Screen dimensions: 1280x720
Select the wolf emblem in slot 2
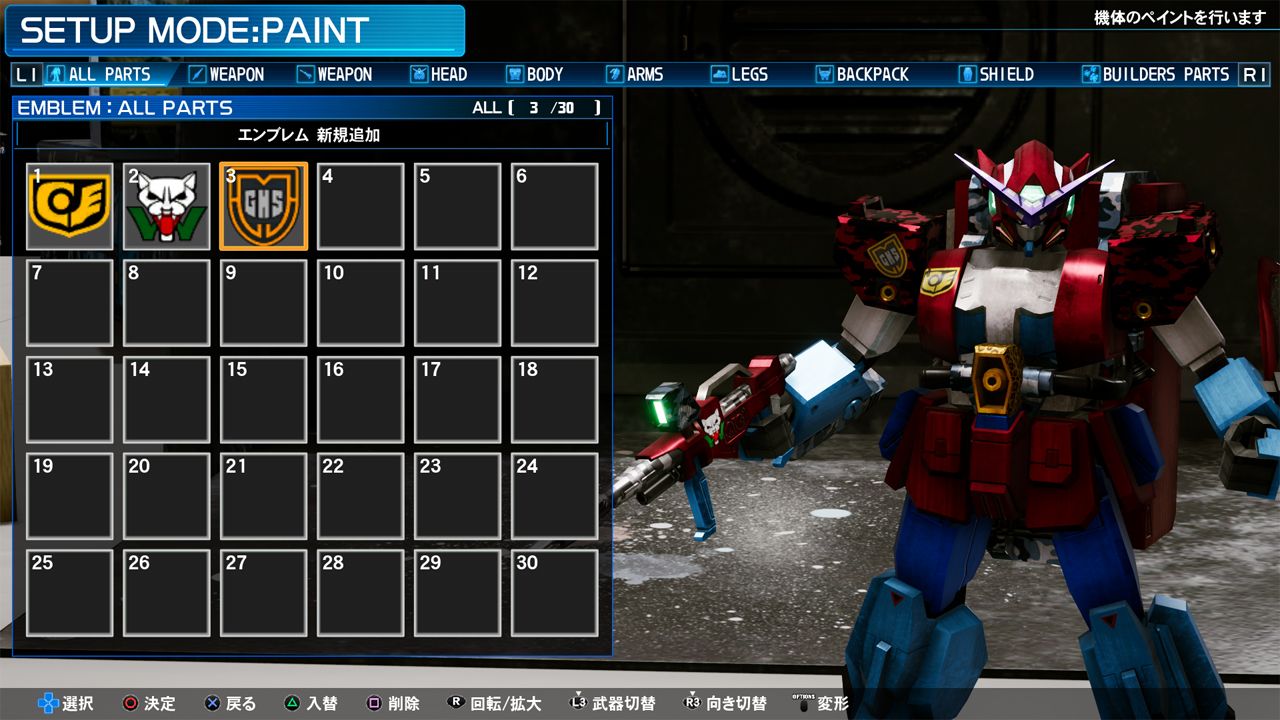(x=166, y=204)
